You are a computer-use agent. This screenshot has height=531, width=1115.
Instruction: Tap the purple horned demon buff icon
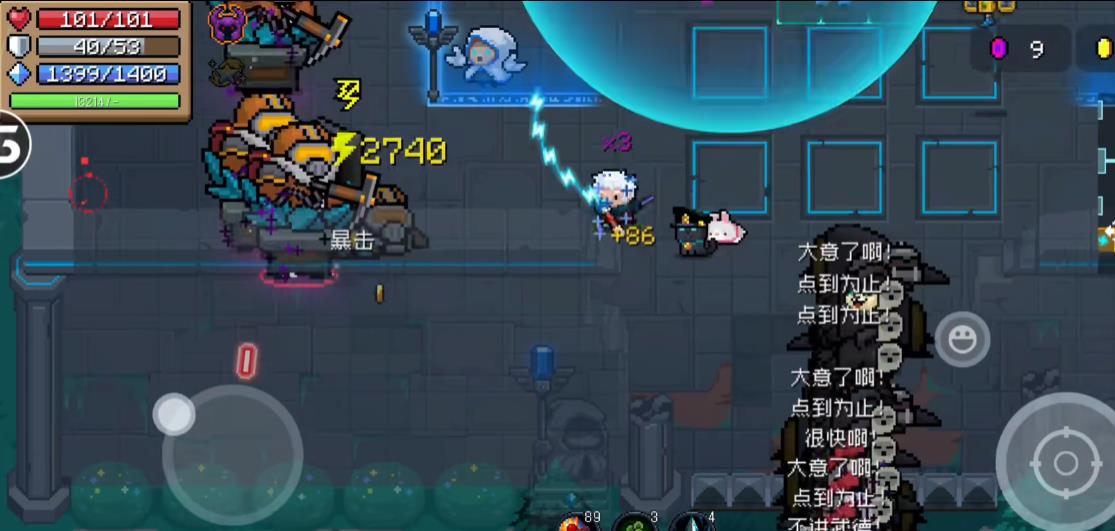click(228, 23)
